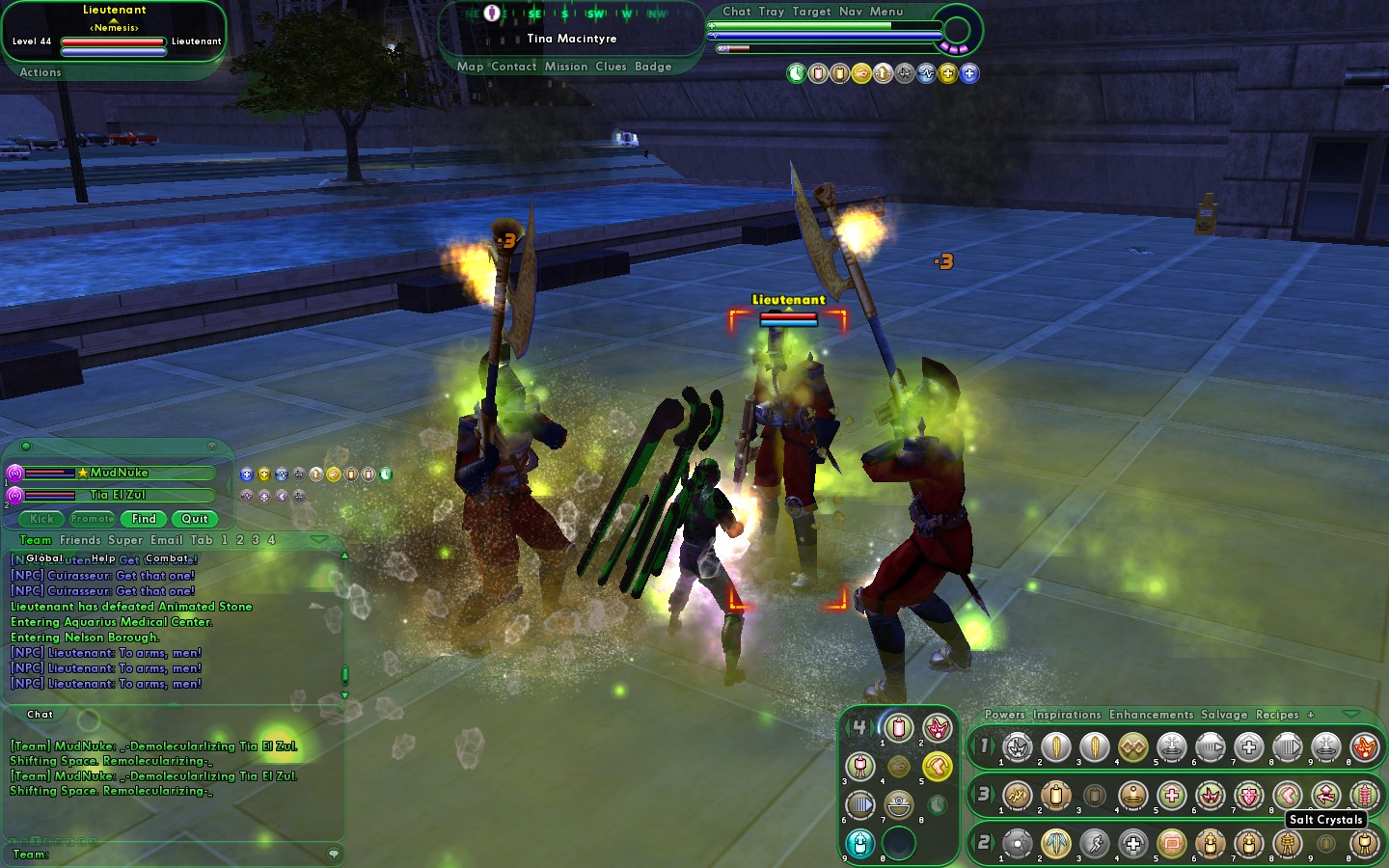Open the Actions menu for the target
1389x868 pixels.
coord(41,72)
